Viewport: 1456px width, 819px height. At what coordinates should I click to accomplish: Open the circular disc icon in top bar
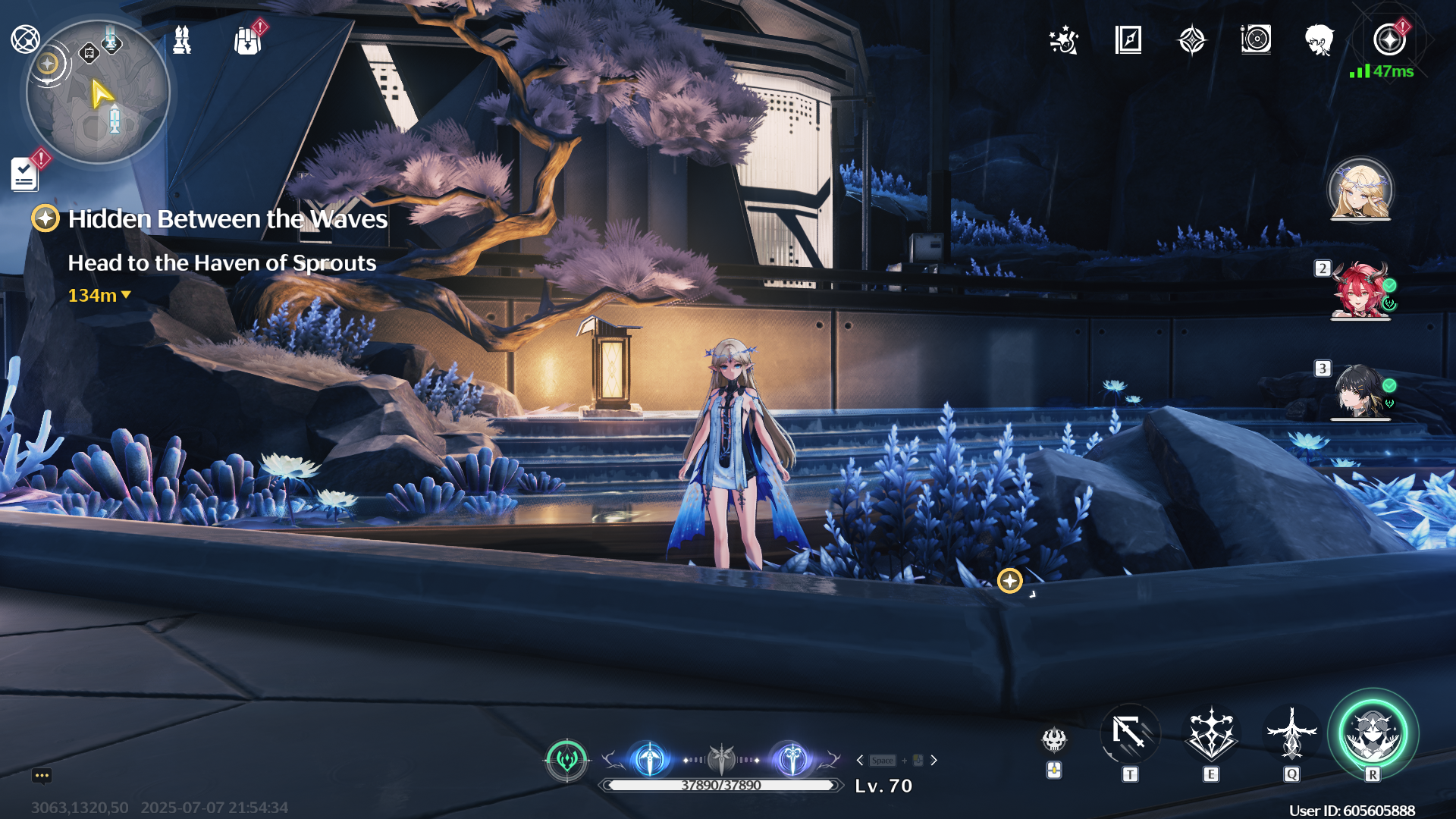point(1256,39)
